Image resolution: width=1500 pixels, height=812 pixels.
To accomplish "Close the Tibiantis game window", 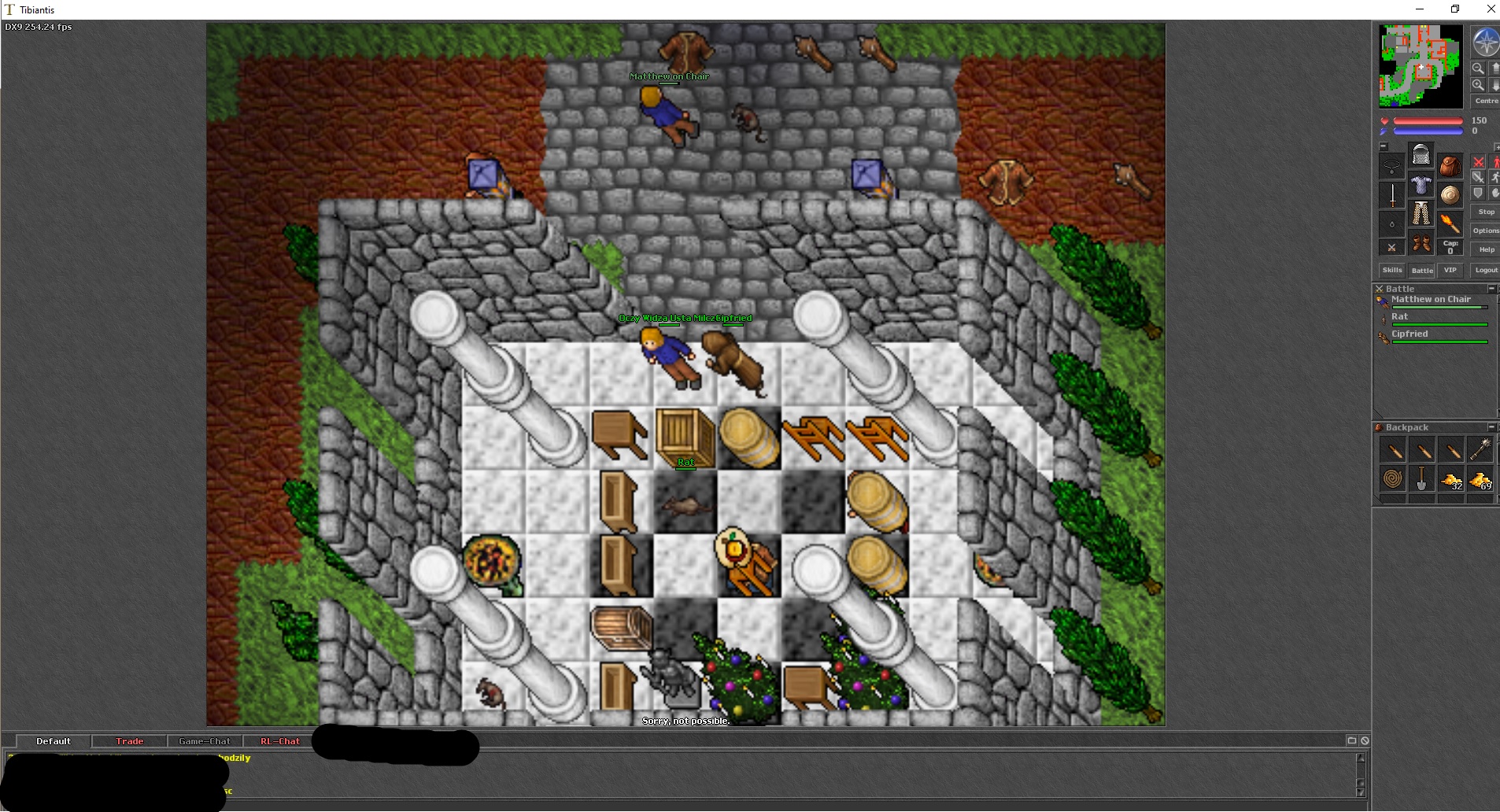I will tap(1490, 9).
